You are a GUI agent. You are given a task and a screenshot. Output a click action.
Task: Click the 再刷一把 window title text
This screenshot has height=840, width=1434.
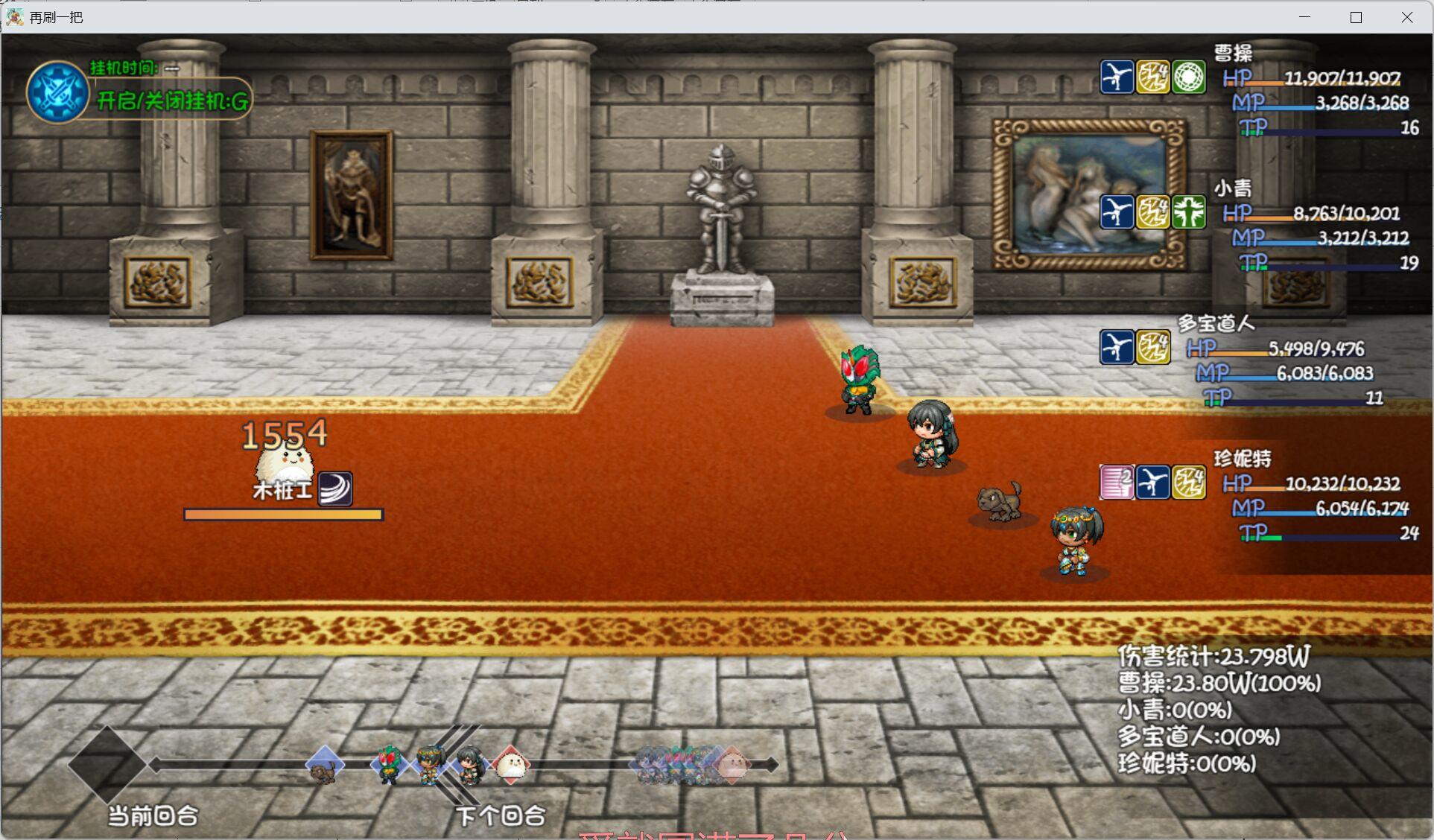pyautogui.click(x=56, y=16)
